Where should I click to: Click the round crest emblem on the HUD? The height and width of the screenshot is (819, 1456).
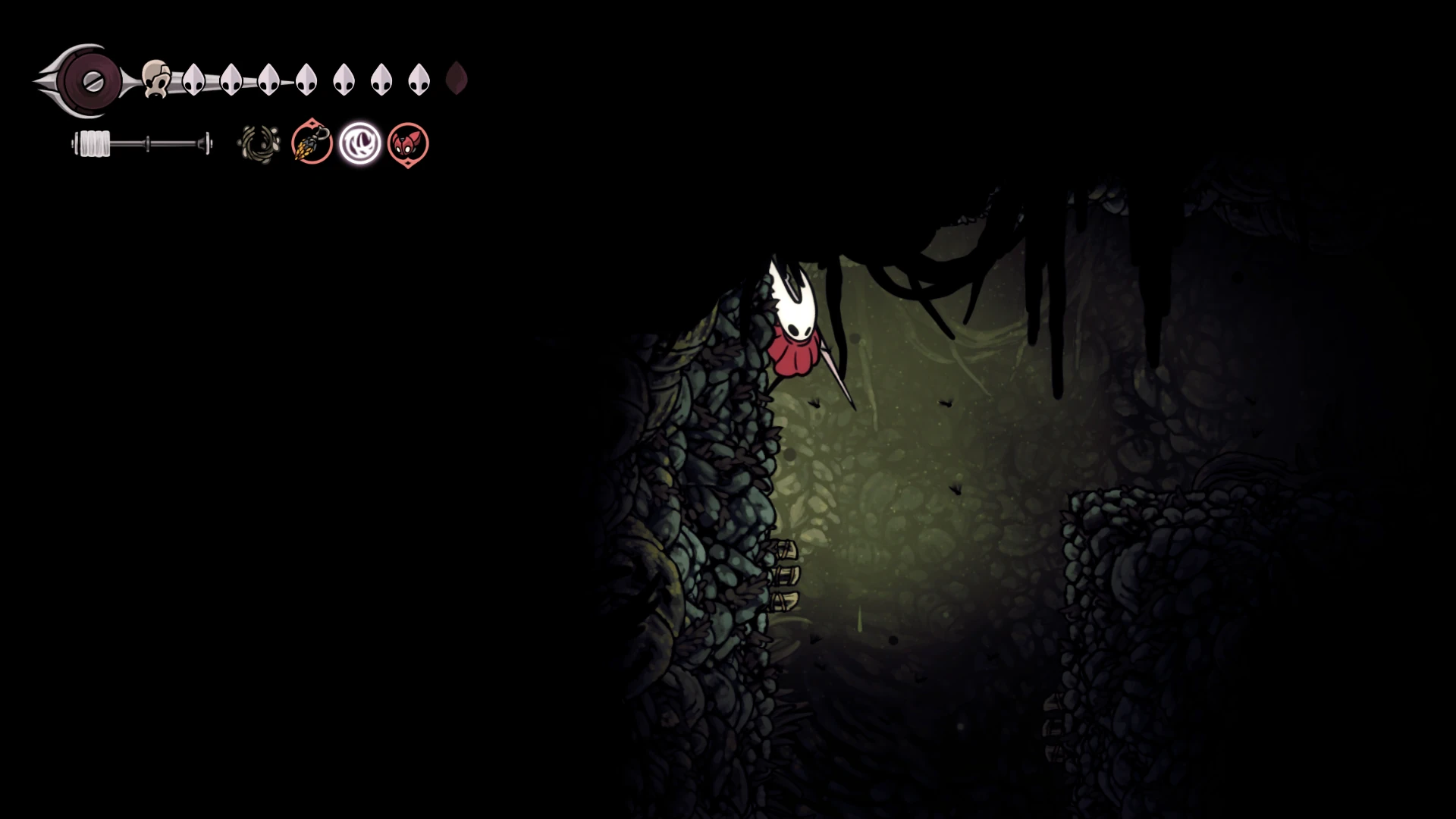tap(92, 81)
